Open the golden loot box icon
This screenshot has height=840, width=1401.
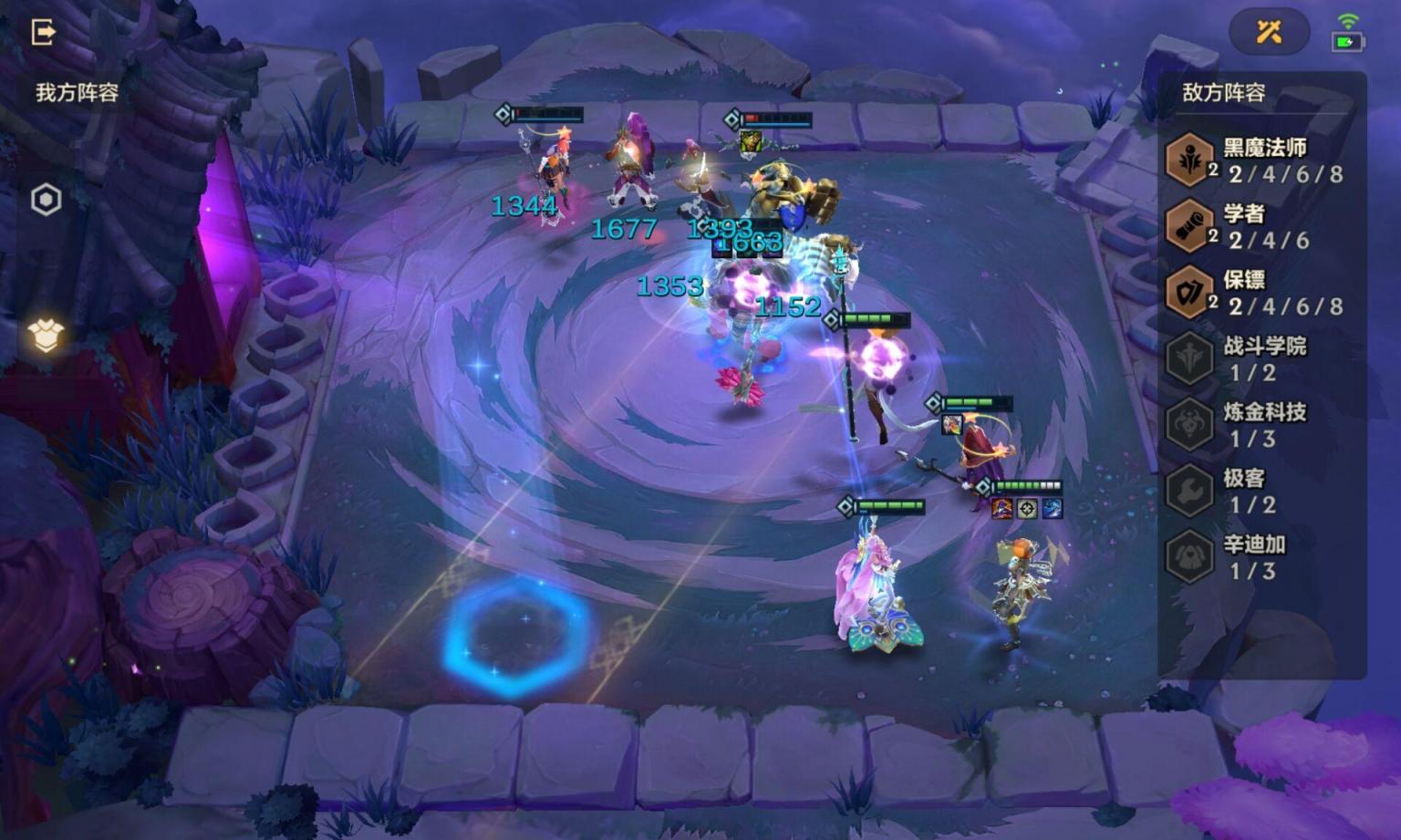(x=46, y=336)
